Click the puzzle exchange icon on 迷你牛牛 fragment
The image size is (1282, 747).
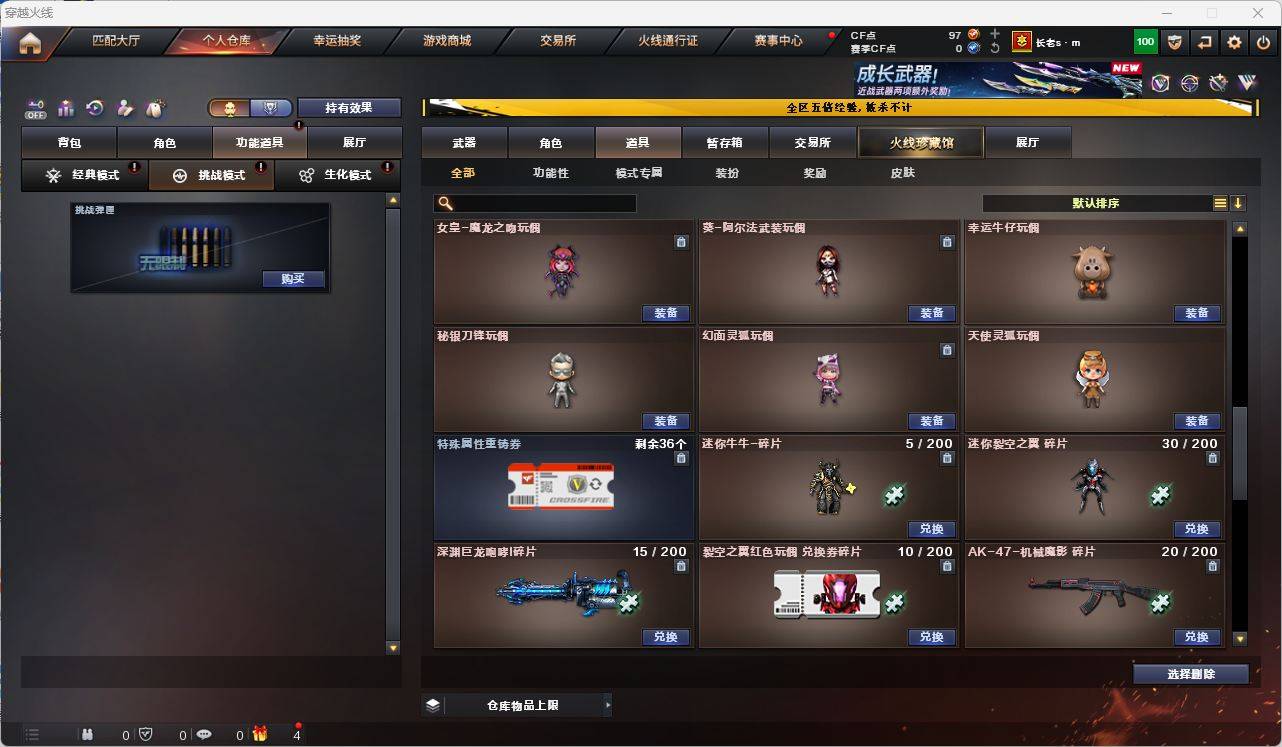(894, 496)
